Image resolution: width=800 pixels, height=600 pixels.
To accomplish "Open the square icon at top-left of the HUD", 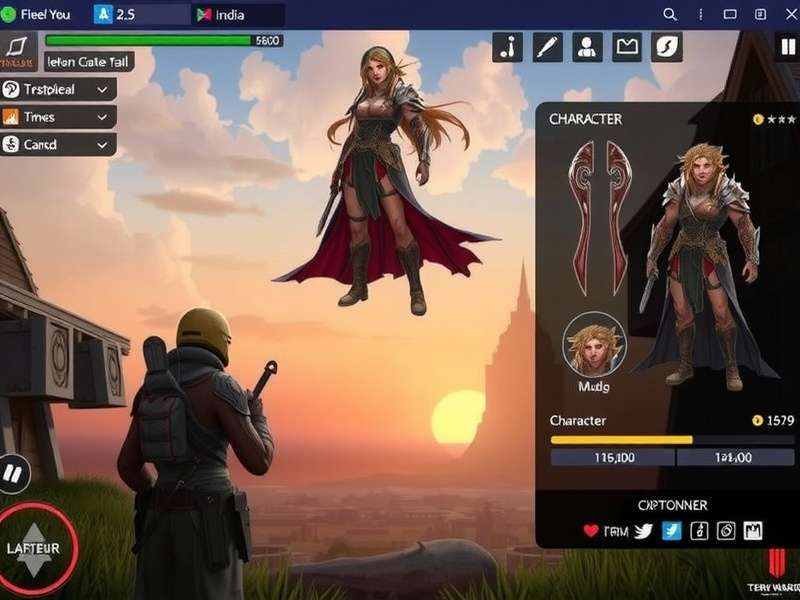I will click(x=19, y=47).
